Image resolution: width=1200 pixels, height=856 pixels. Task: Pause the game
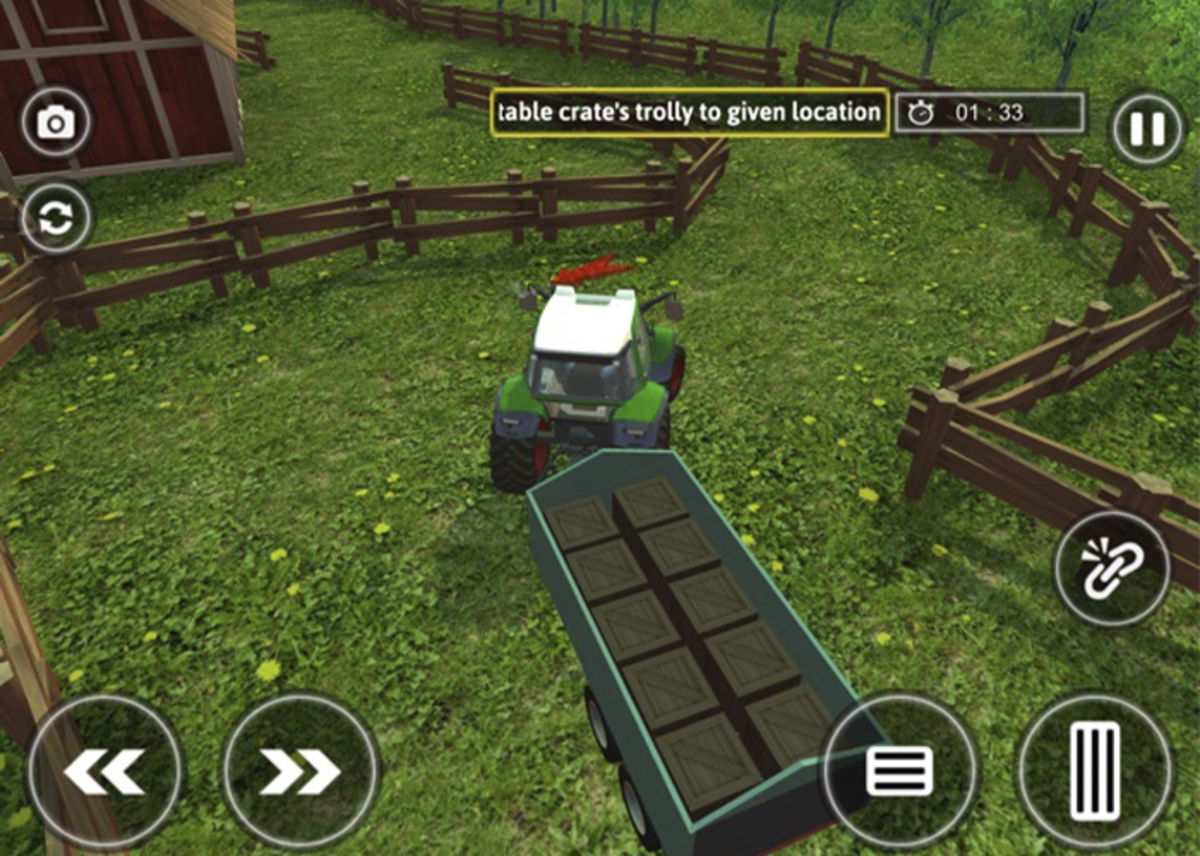tap(1146, 129)
